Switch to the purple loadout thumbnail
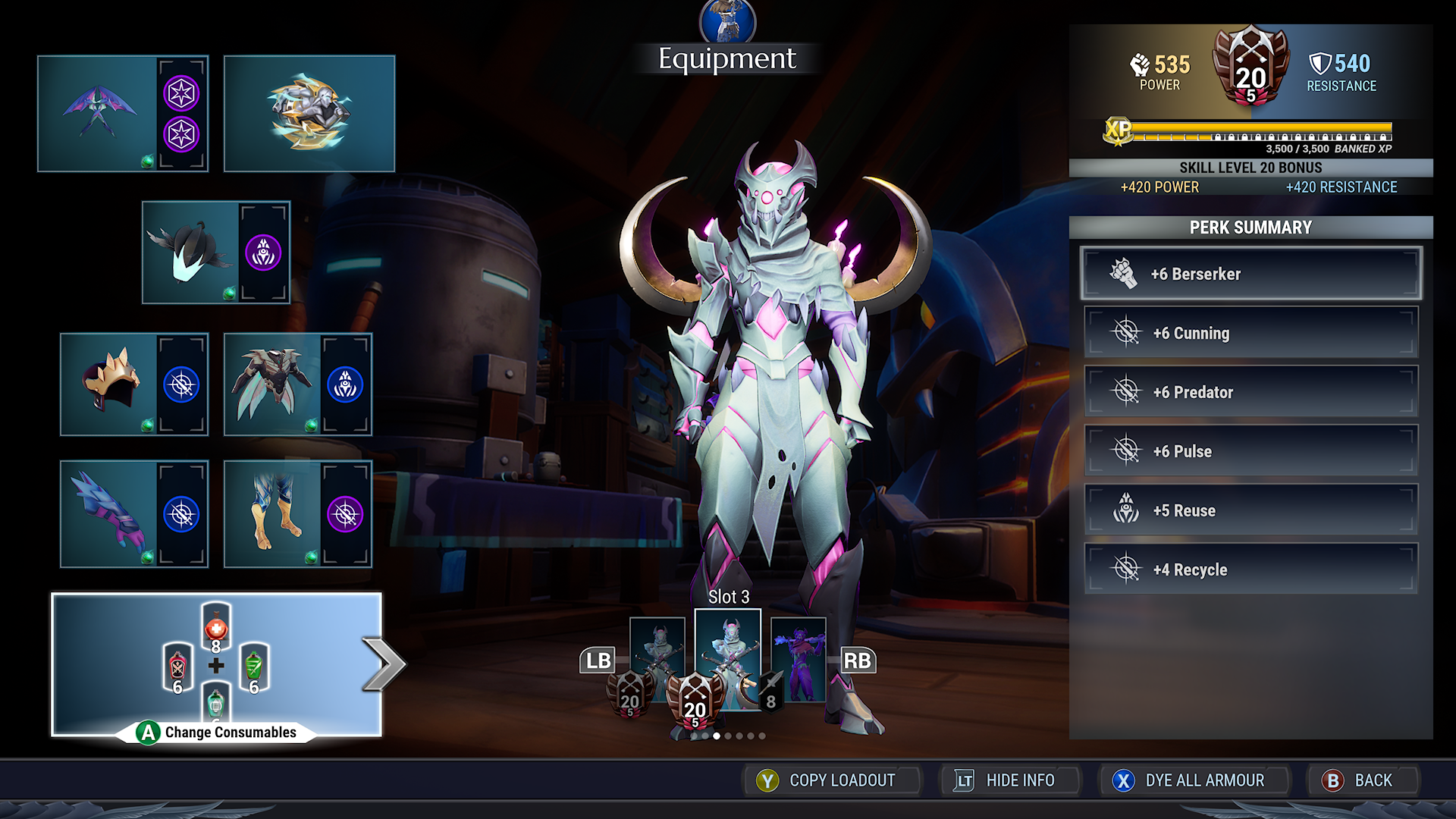Viewport: 1456px width, 819px height. 799,658
